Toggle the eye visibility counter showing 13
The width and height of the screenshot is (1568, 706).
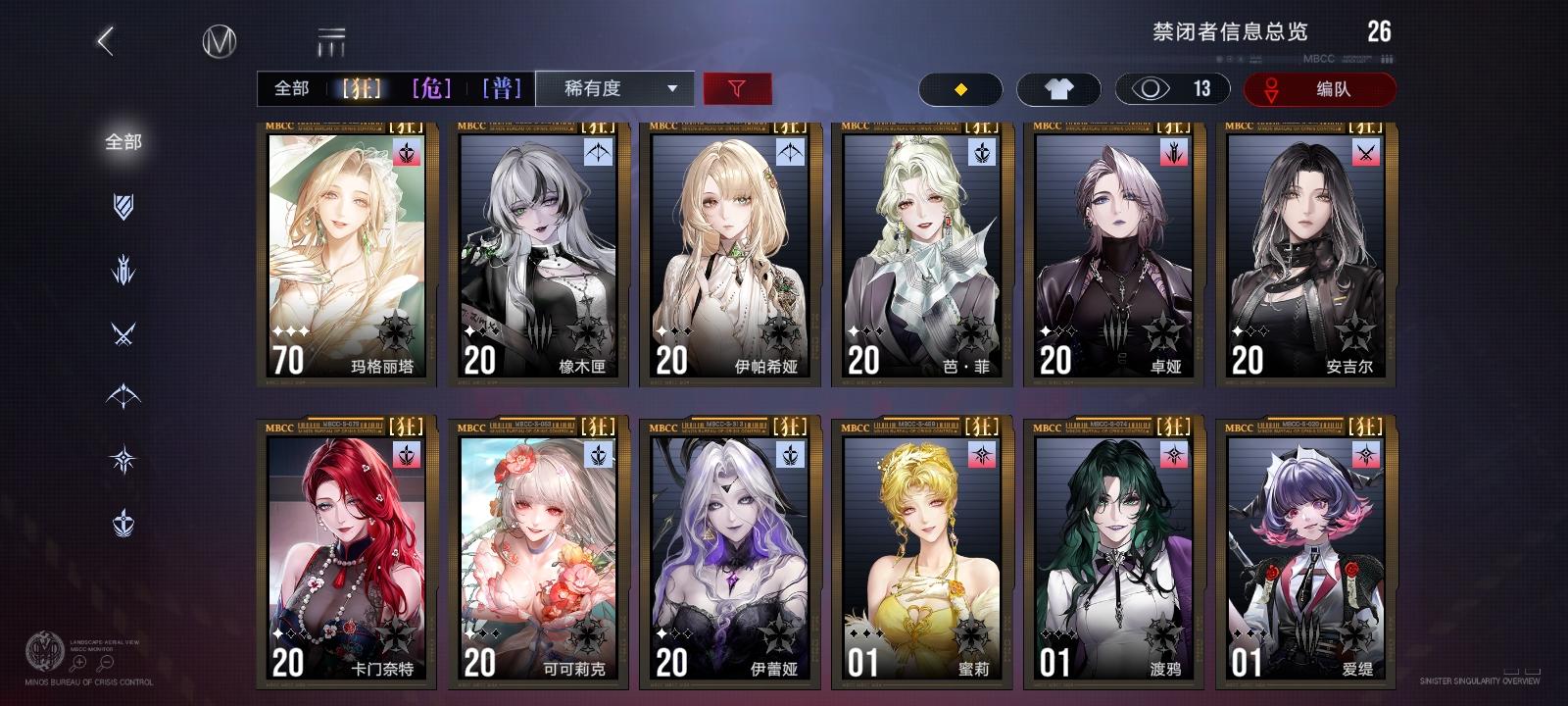[1172, 89]
